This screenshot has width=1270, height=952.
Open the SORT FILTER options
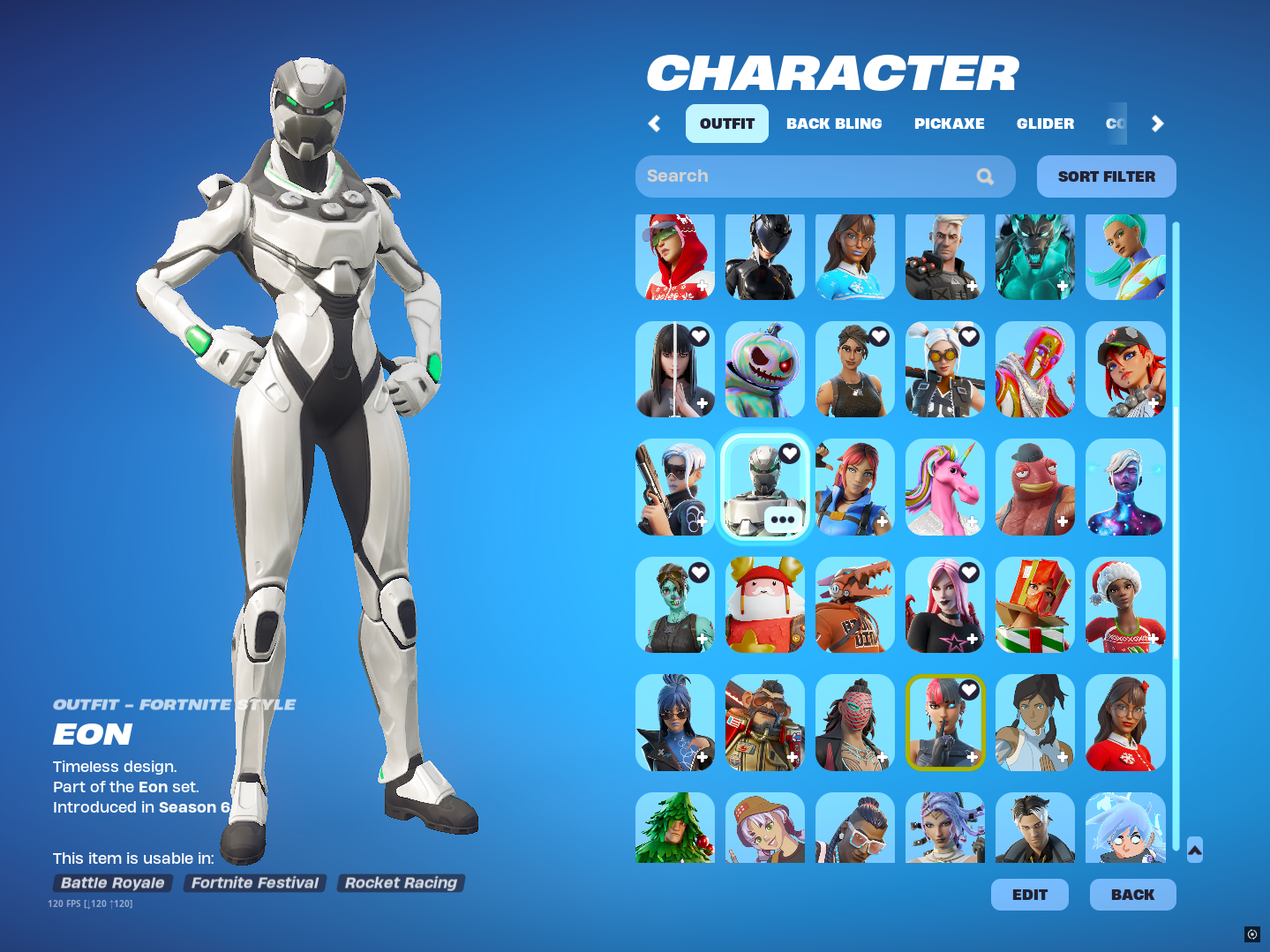click(x=1105, y=176)
